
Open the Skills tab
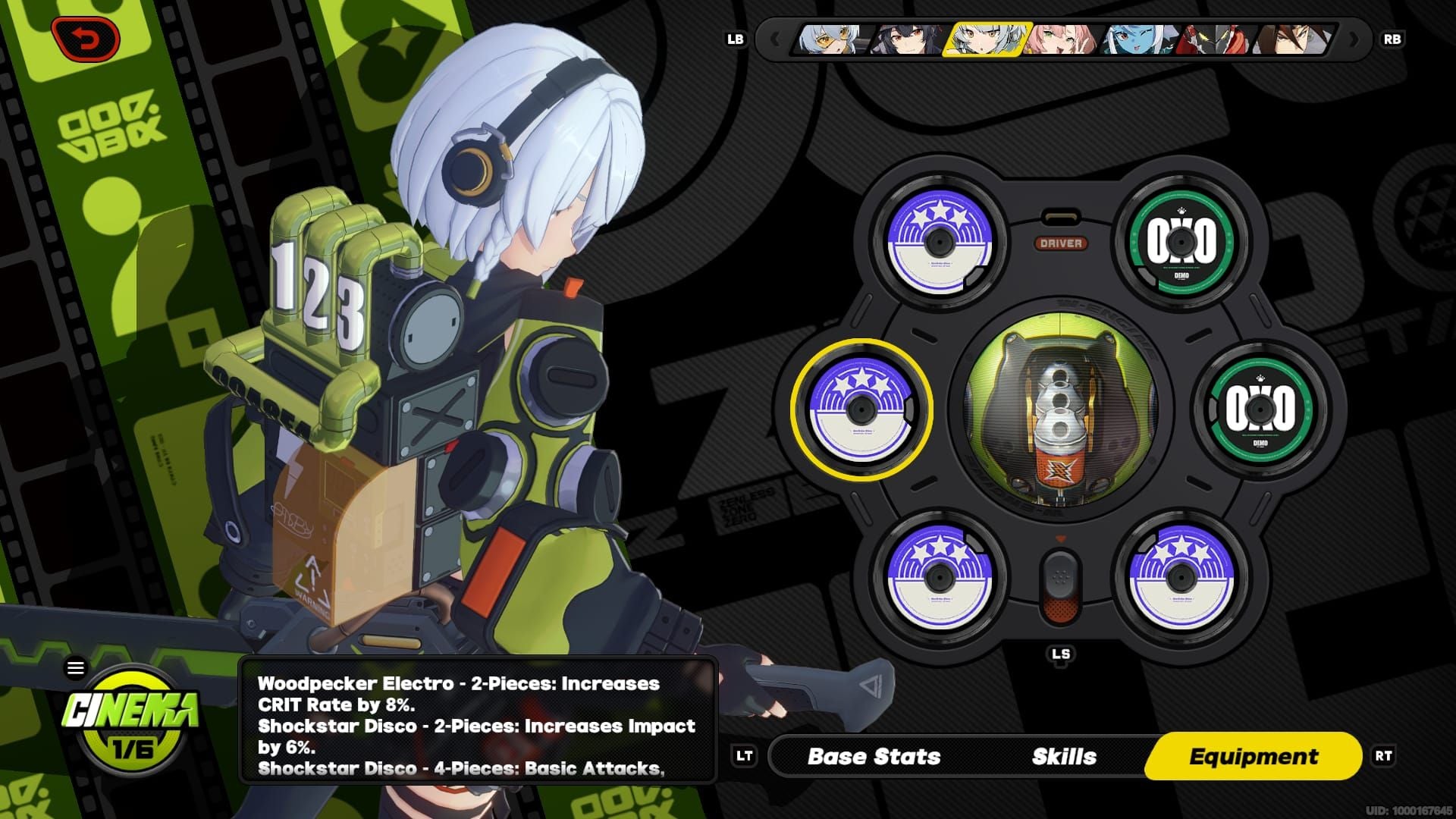1064,756
